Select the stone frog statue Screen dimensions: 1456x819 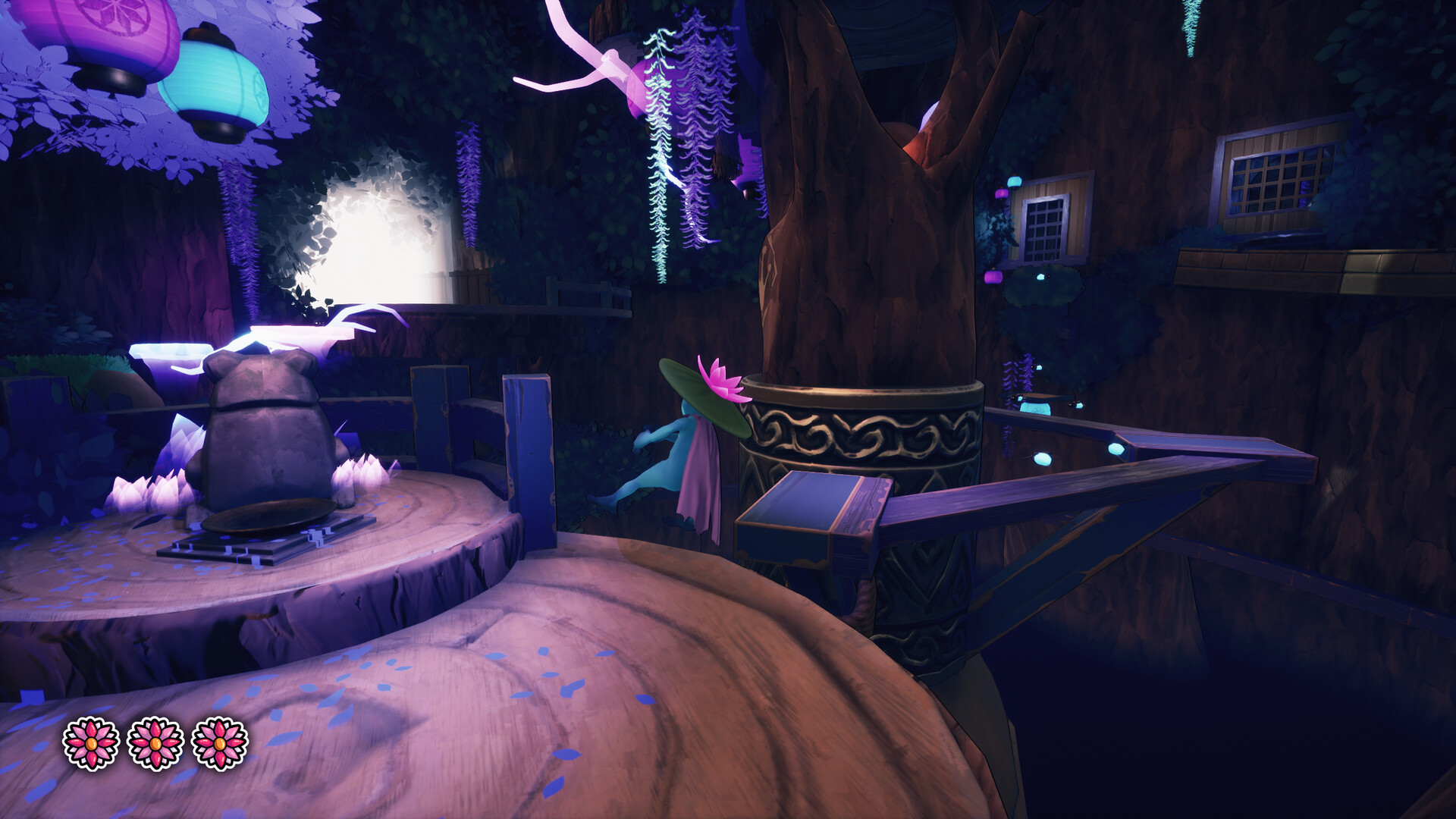click(x=262, y=425)
